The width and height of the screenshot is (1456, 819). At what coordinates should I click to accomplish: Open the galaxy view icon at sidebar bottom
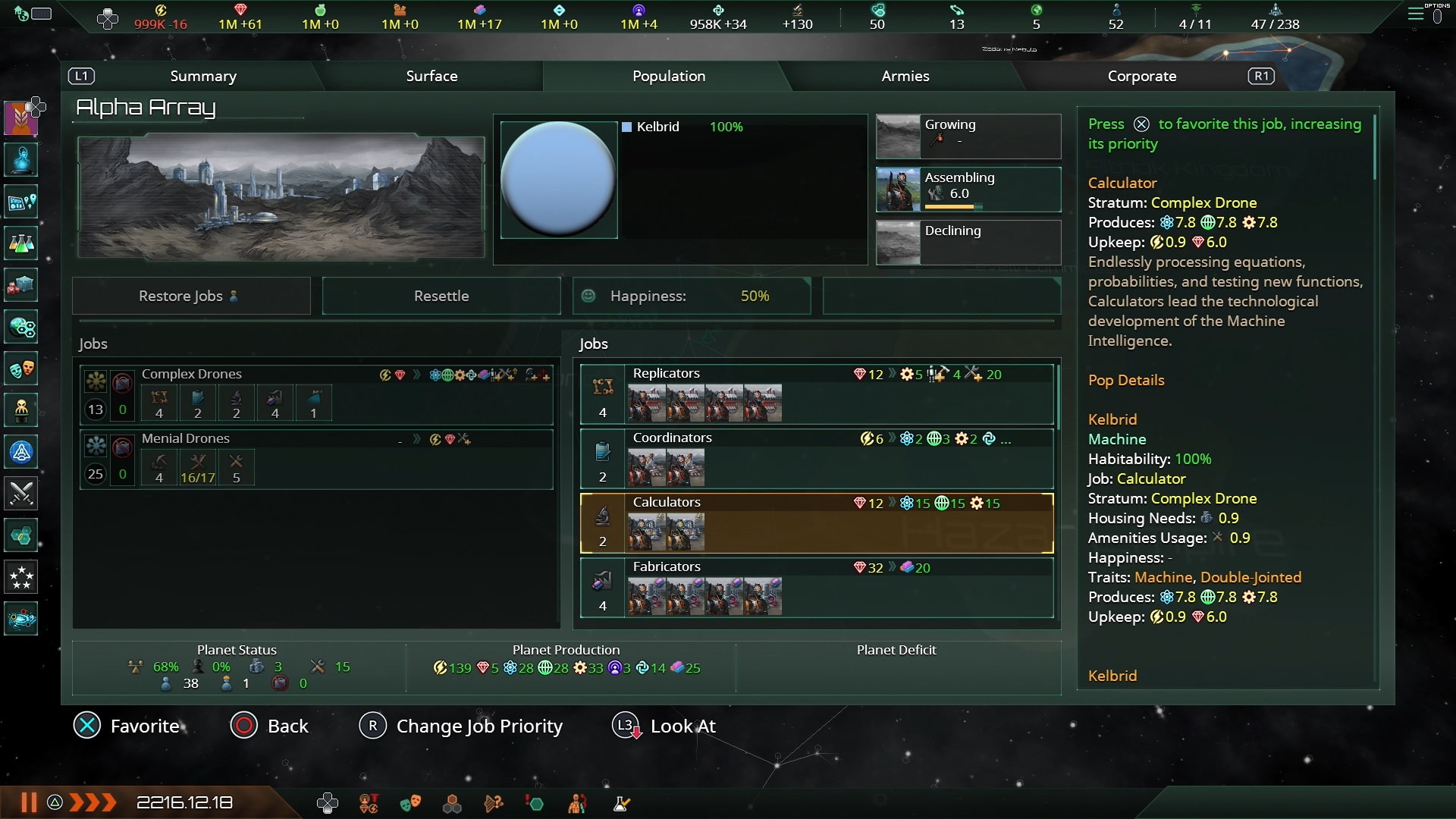point(20,620)
